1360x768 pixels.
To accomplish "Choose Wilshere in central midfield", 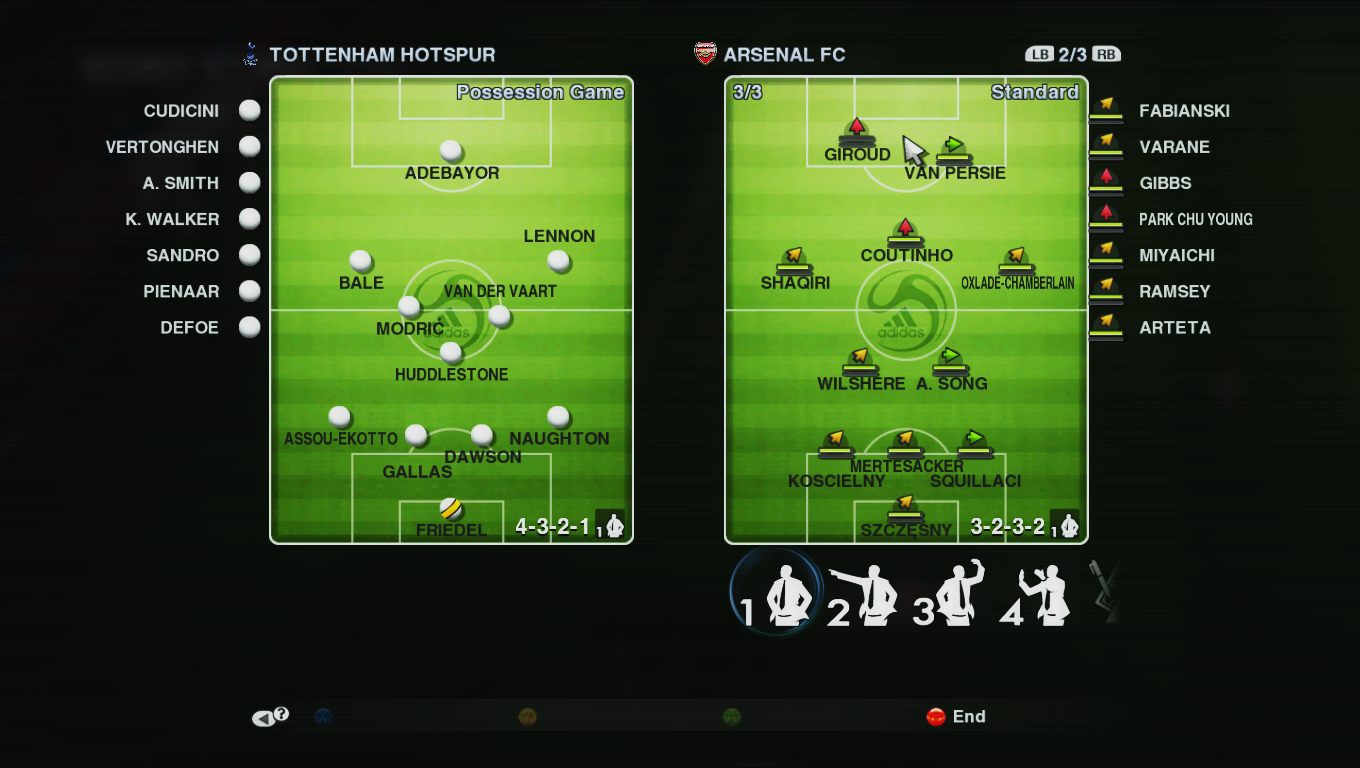I will pyautogui.click(x=859, y=360).
